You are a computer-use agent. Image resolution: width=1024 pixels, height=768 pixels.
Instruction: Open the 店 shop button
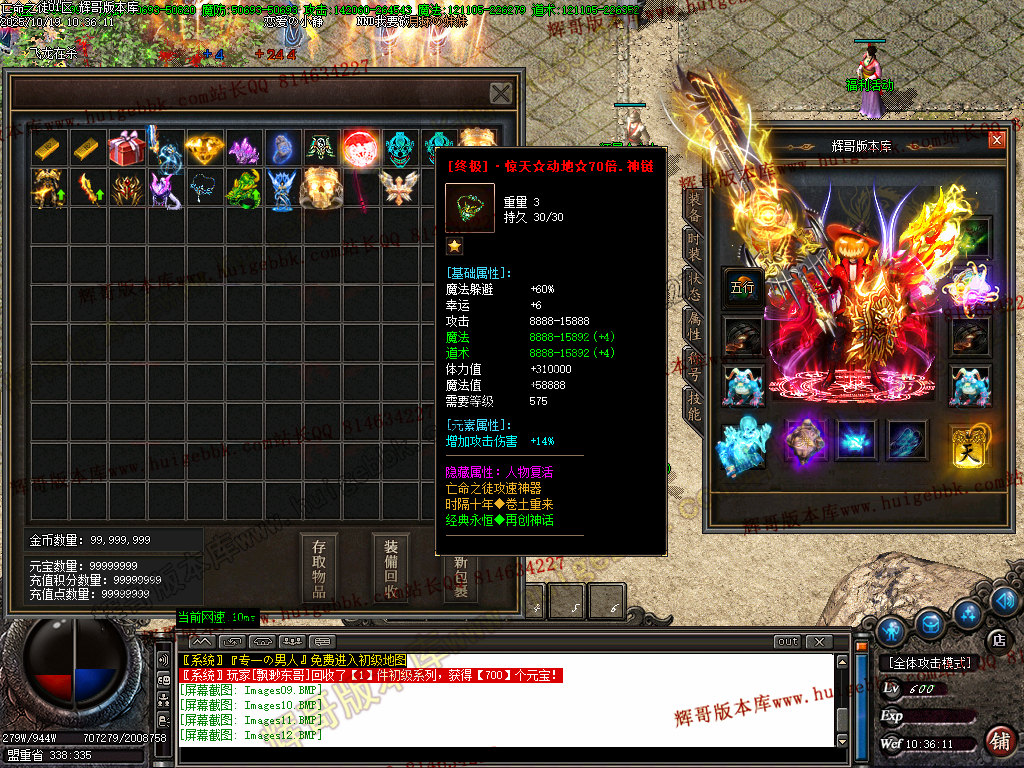(x=997, y=637)
